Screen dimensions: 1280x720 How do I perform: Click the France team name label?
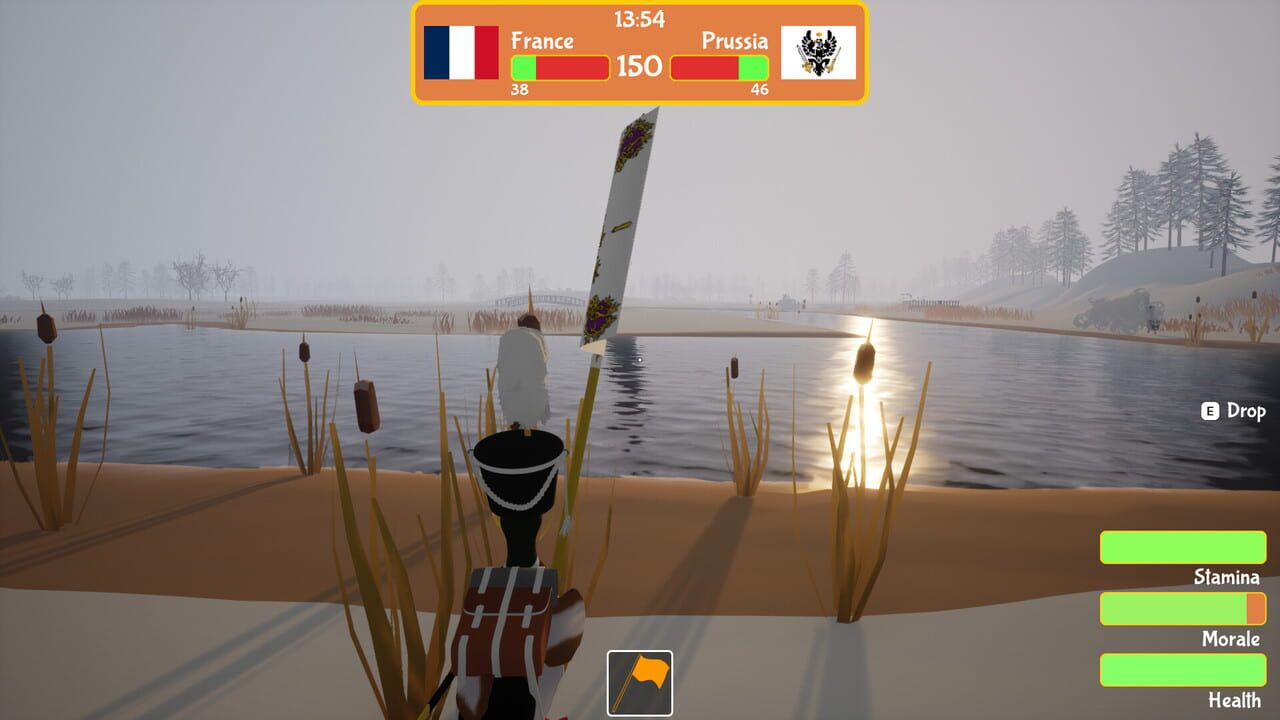pos(541,42)
